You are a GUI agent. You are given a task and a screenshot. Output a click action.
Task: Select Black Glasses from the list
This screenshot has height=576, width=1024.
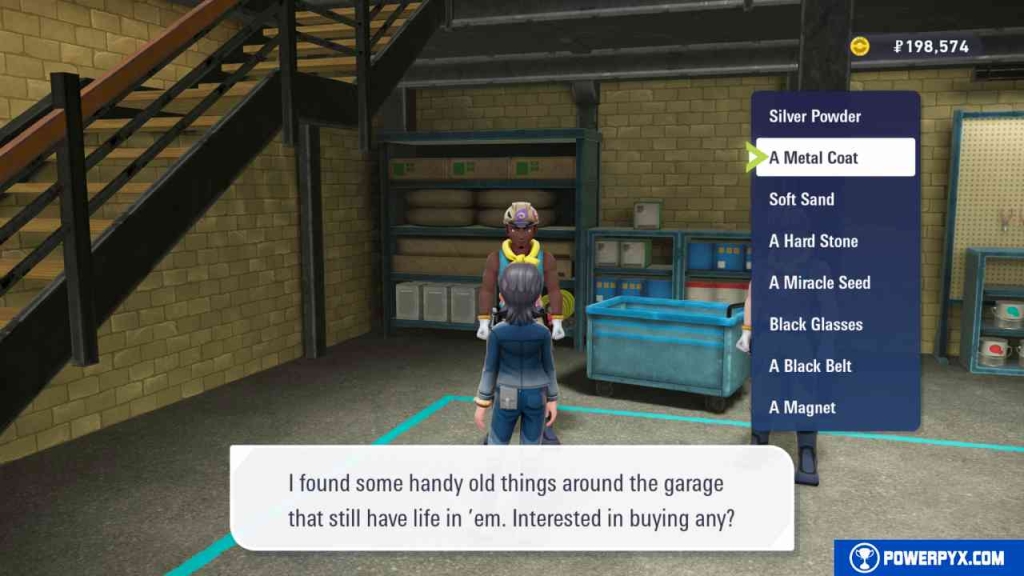[815, 324]
